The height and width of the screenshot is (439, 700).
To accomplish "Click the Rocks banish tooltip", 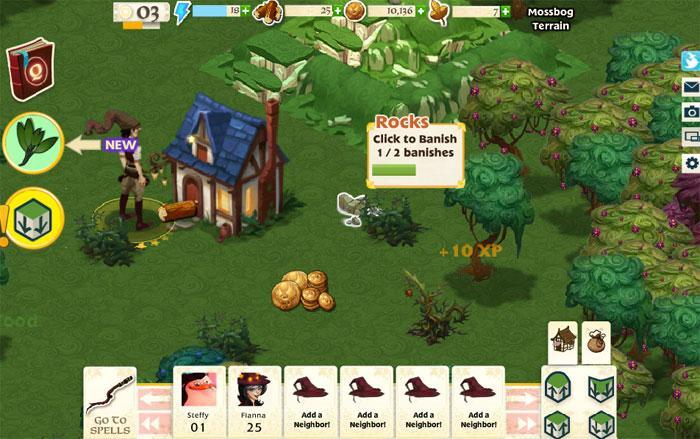I will [416, 150].
